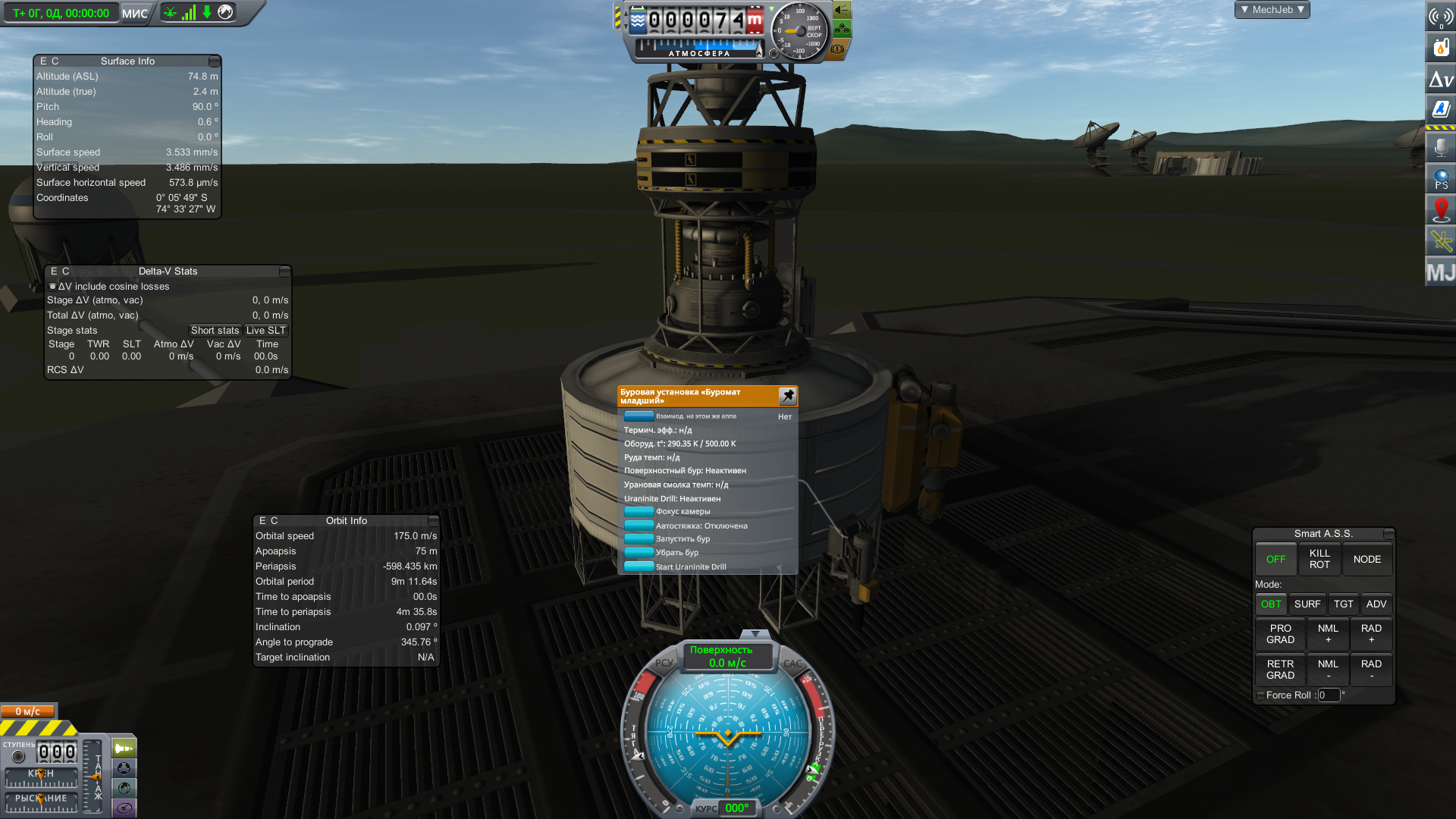Toggle the Force Roll checkbox
Image resolution: width=1456 pixels, height=819 pixels.
pyautogui.click(x=1260, y=695)
